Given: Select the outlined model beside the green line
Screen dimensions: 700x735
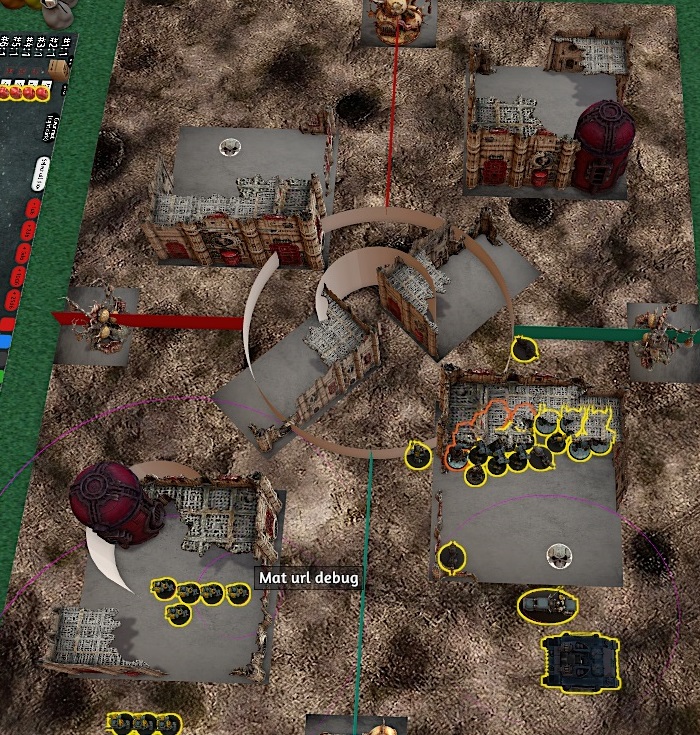Looking at the screenshot, I should (521, 350).
